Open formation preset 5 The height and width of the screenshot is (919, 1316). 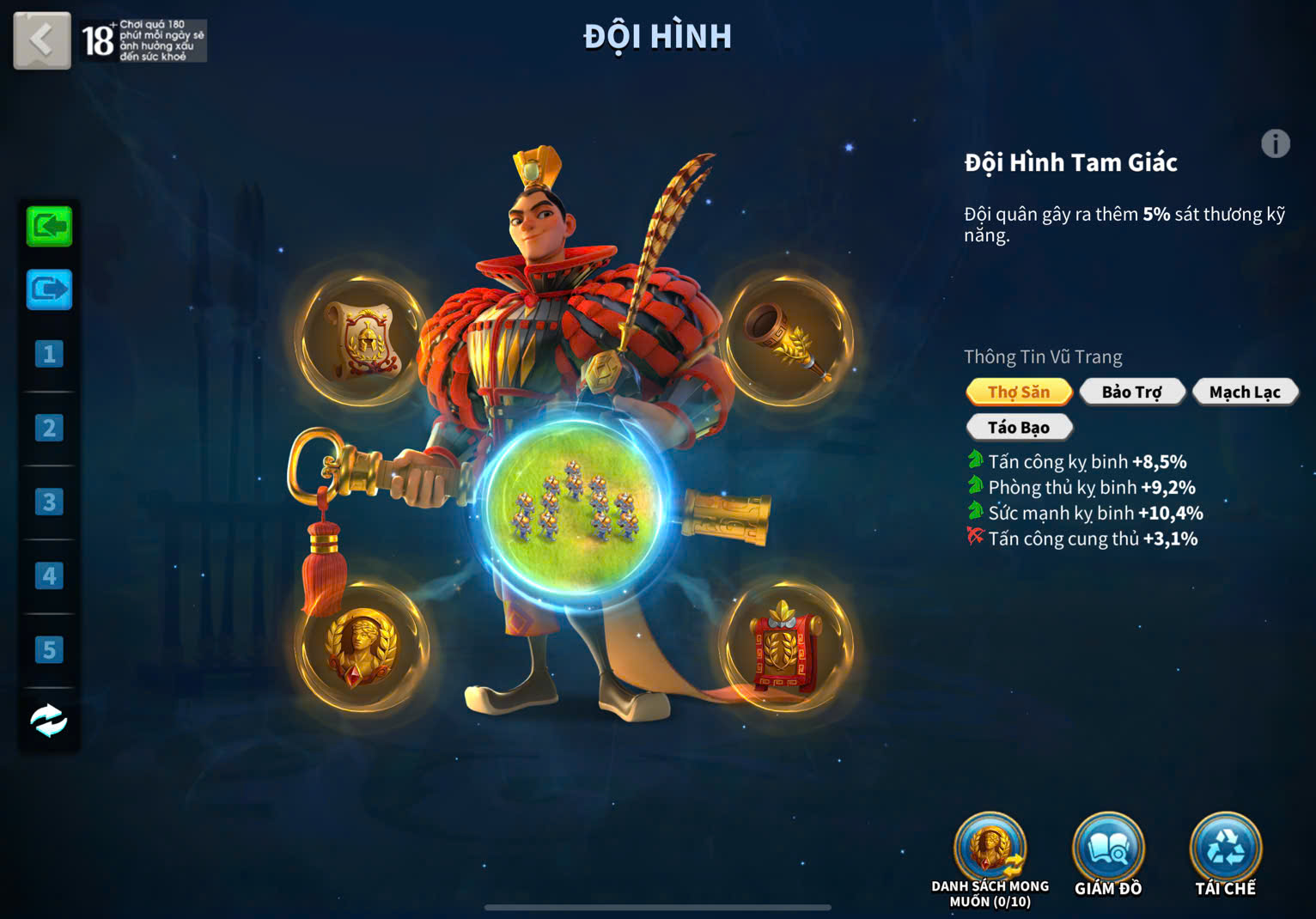[x=49, y=649]
